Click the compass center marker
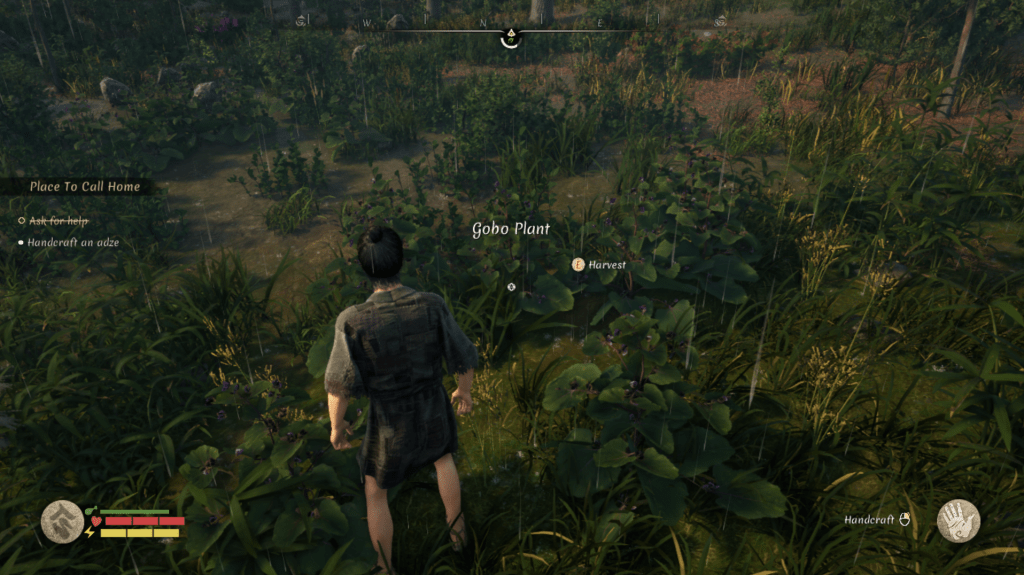 click(511, 36)
